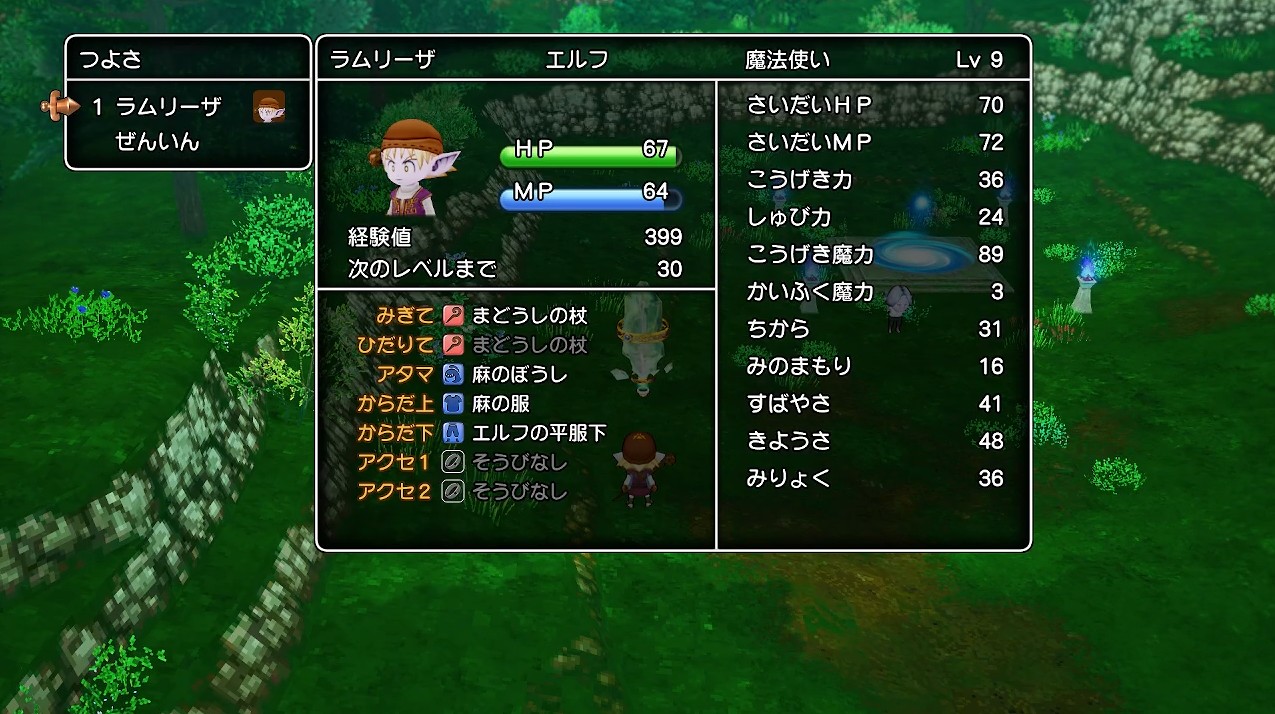Screen dimensions: 1275x714
Task: Select ラムリーザ in the つよさ list
Action: tap(168, 106)
